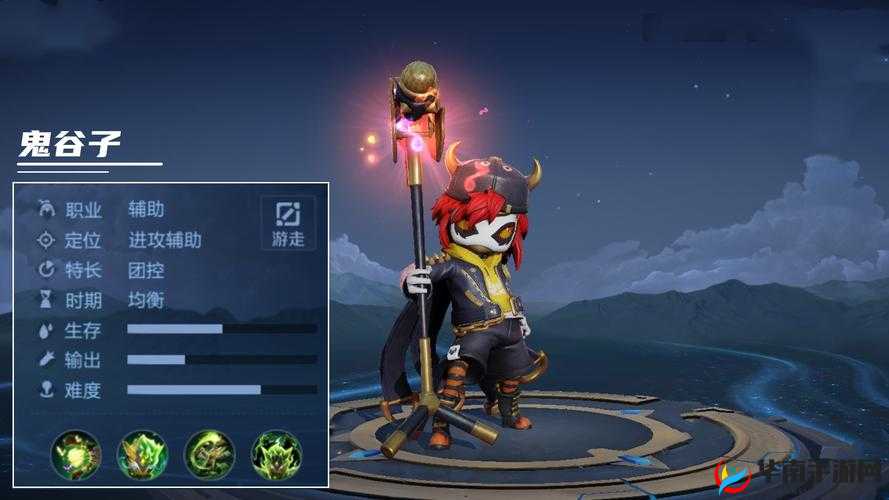
Task: Show the green horned mask skill
Action: click(x=276, y=455)
